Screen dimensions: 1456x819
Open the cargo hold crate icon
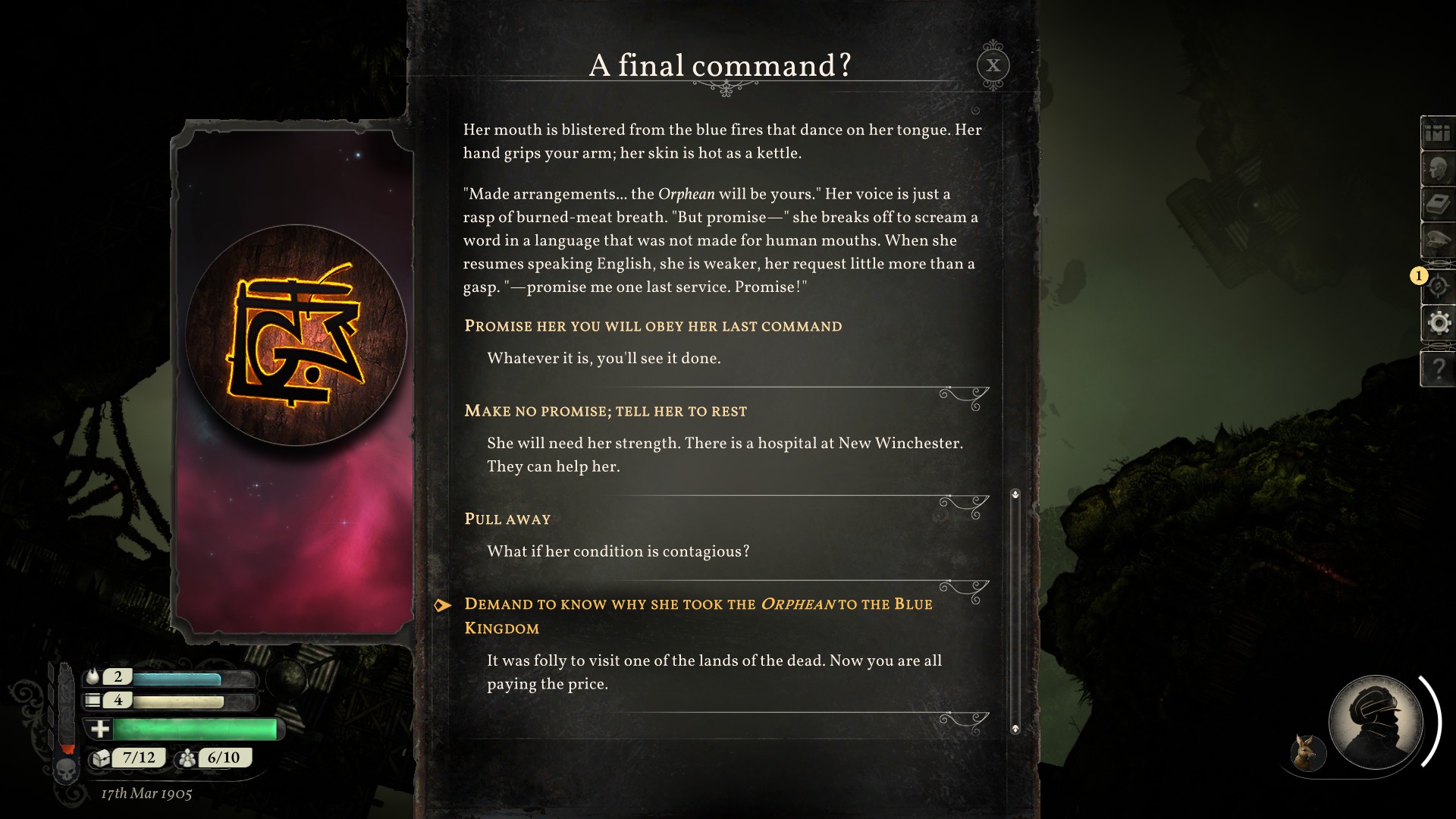point(1437,134)
